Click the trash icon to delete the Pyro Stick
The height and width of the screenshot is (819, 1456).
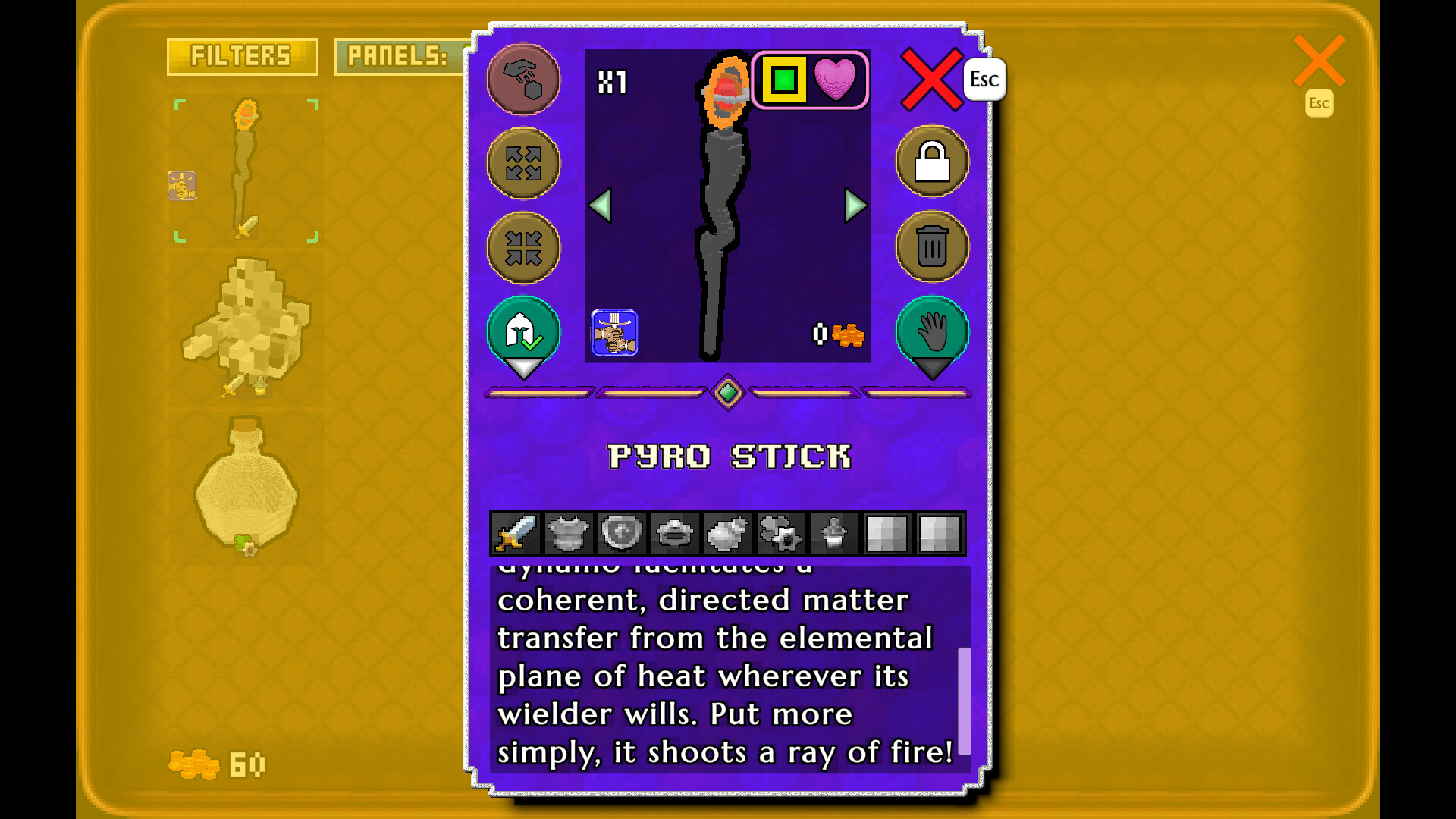coord(931,248)
